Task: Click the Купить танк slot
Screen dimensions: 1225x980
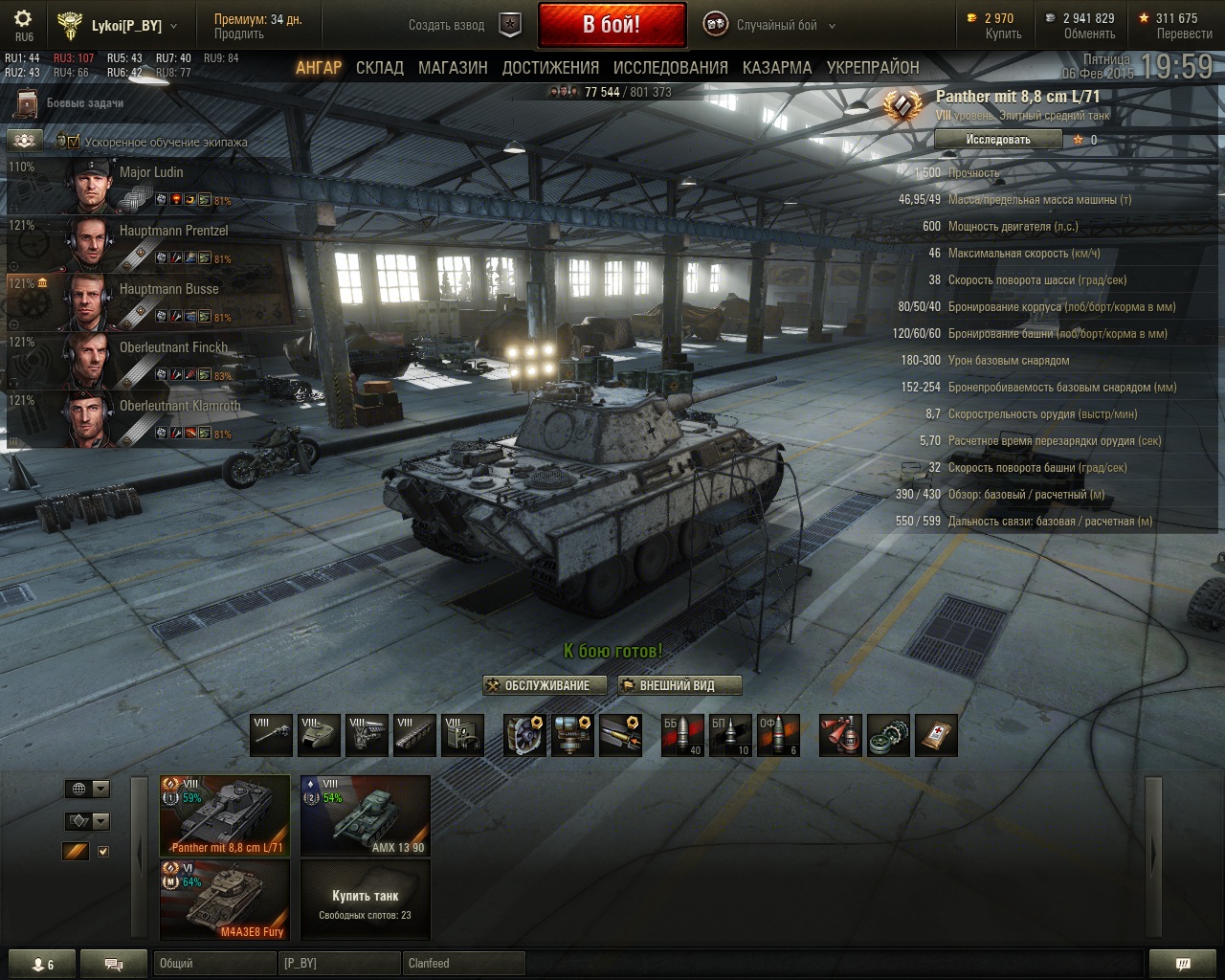Action: coord(366,900)
